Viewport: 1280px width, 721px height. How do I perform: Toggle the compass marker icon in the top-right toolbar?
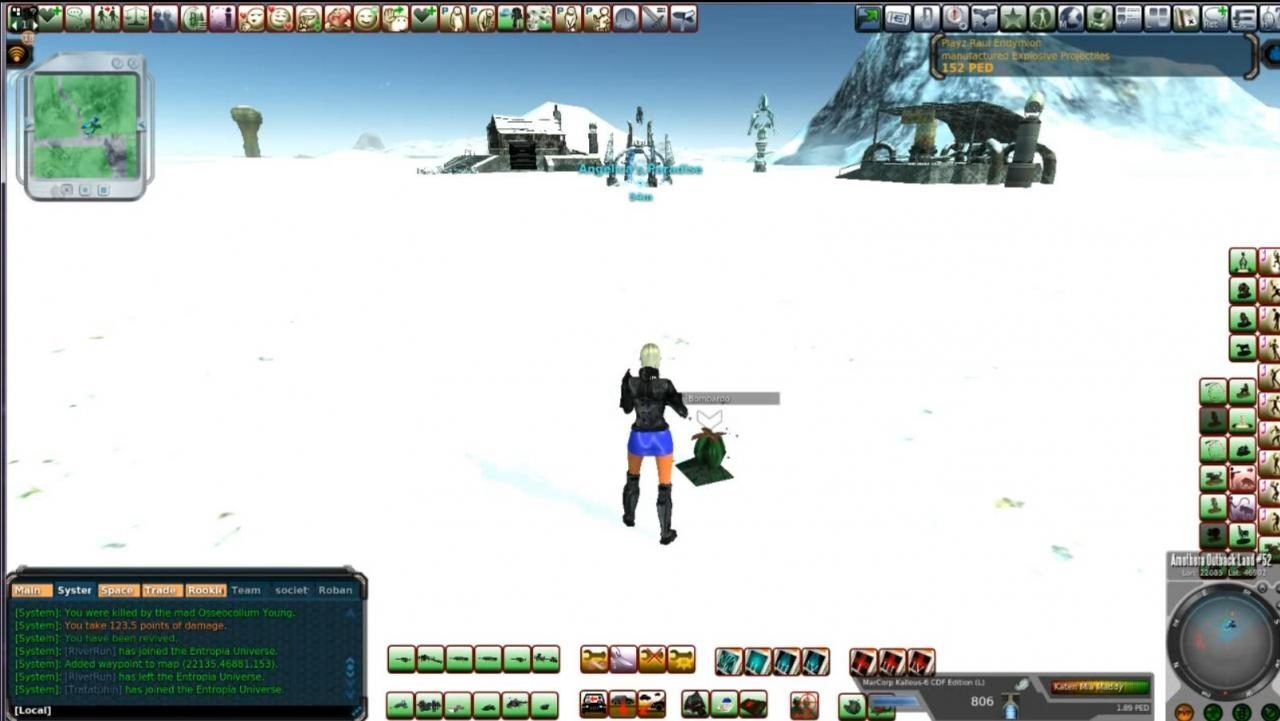tap(954, 15)
